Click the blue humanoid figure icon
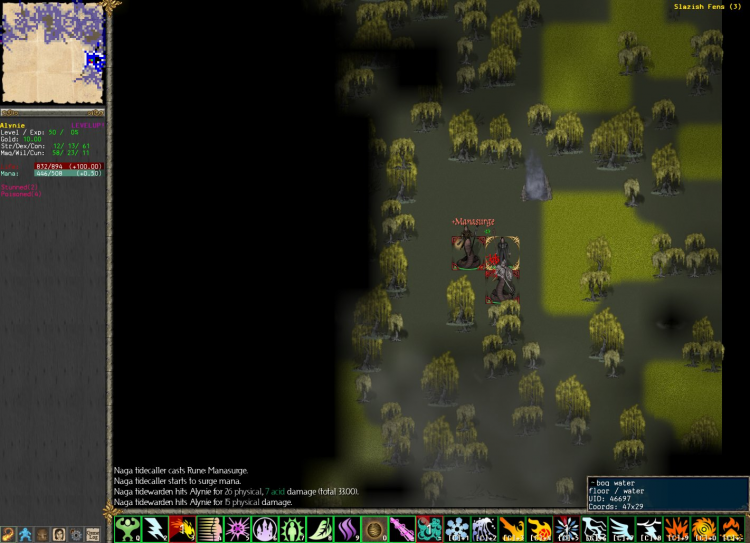 [25, 535]
